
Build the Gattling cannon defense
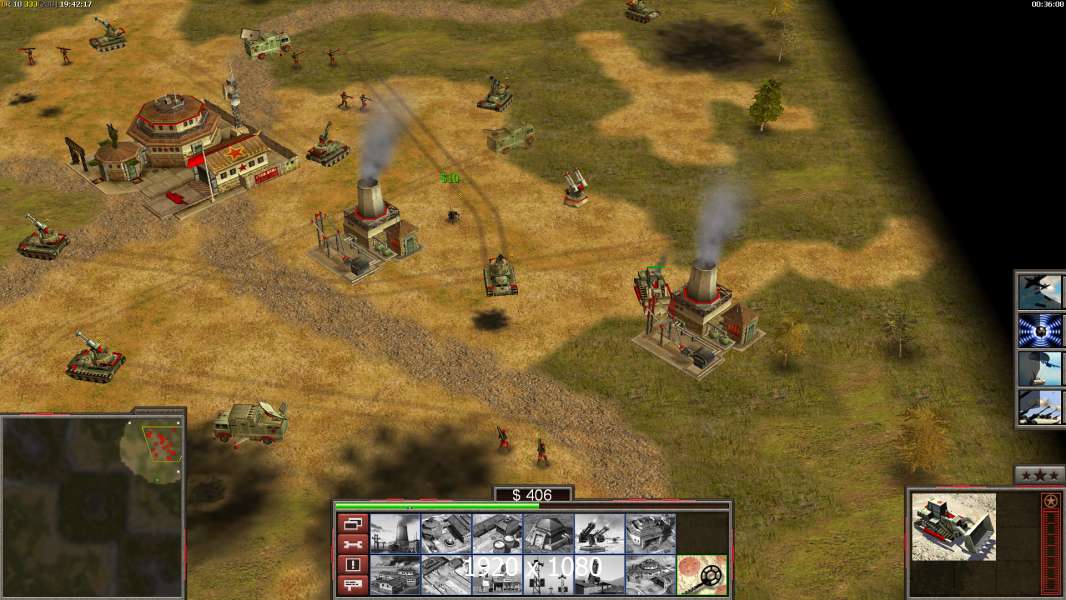(x=599, y=534)
